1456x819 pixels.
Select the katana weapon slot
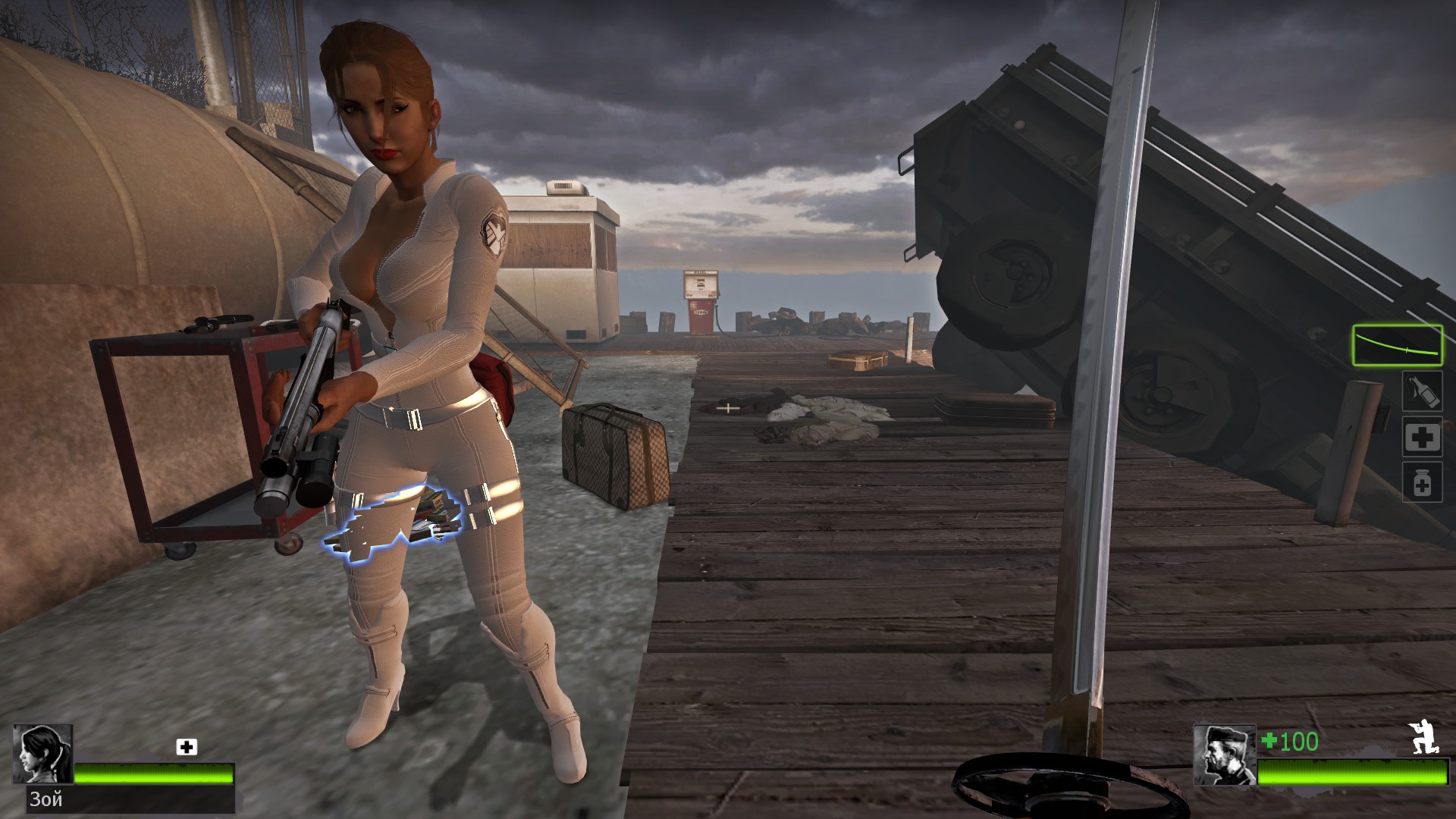[1397, 345]
